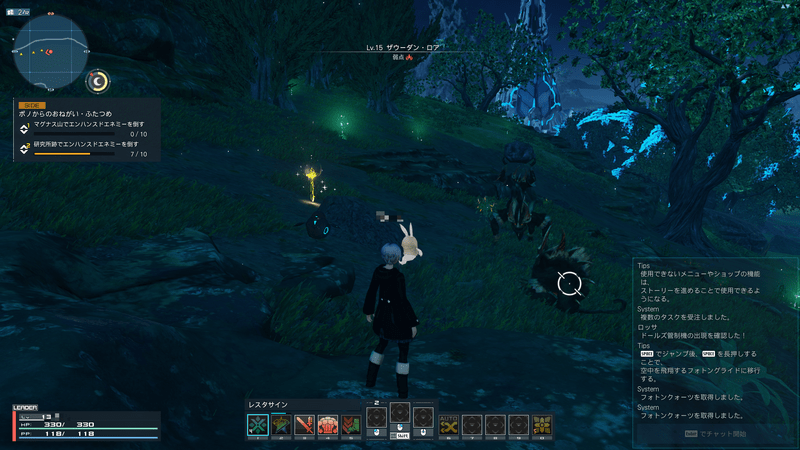Select the Resta Sign slot on the hotbar
The width and height of the screenshot is (800, 450).
[x=259, y=424]
